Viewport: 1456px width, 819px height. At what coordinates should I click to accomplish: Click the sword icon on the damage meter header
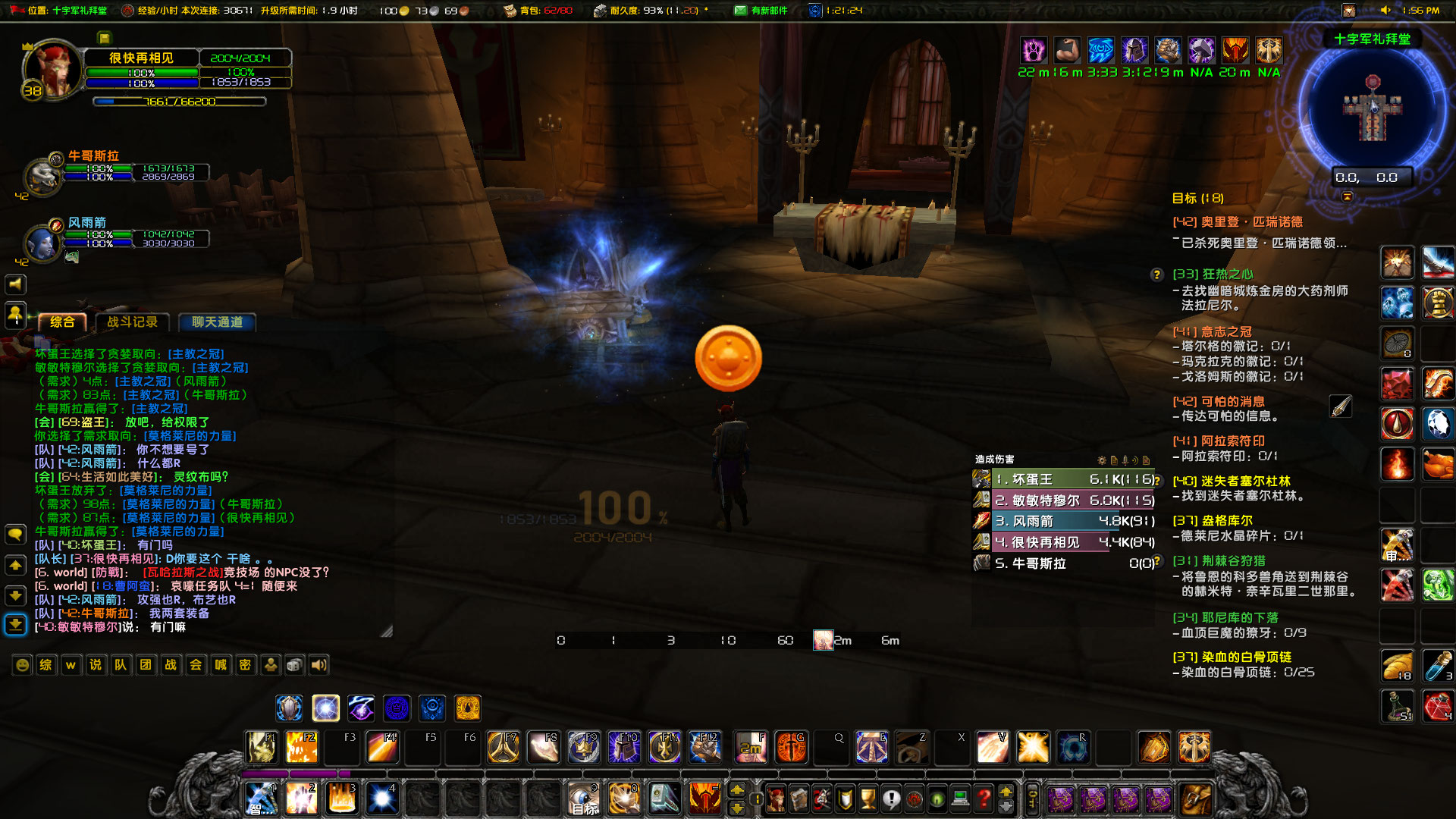(1126, 461)
